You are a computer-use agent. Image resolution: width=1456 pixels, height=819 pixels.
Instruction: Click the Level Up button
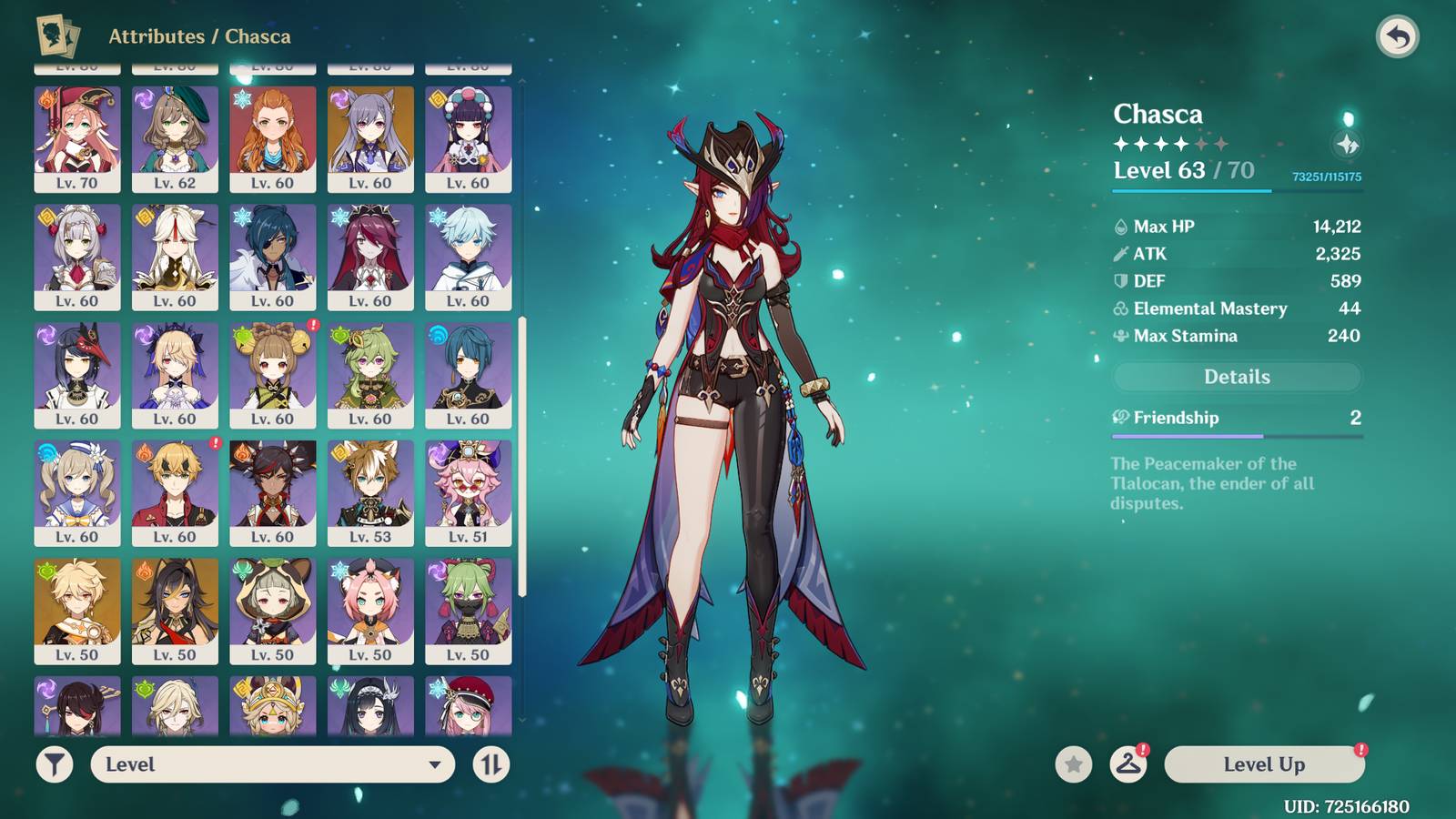point(1264,764)
